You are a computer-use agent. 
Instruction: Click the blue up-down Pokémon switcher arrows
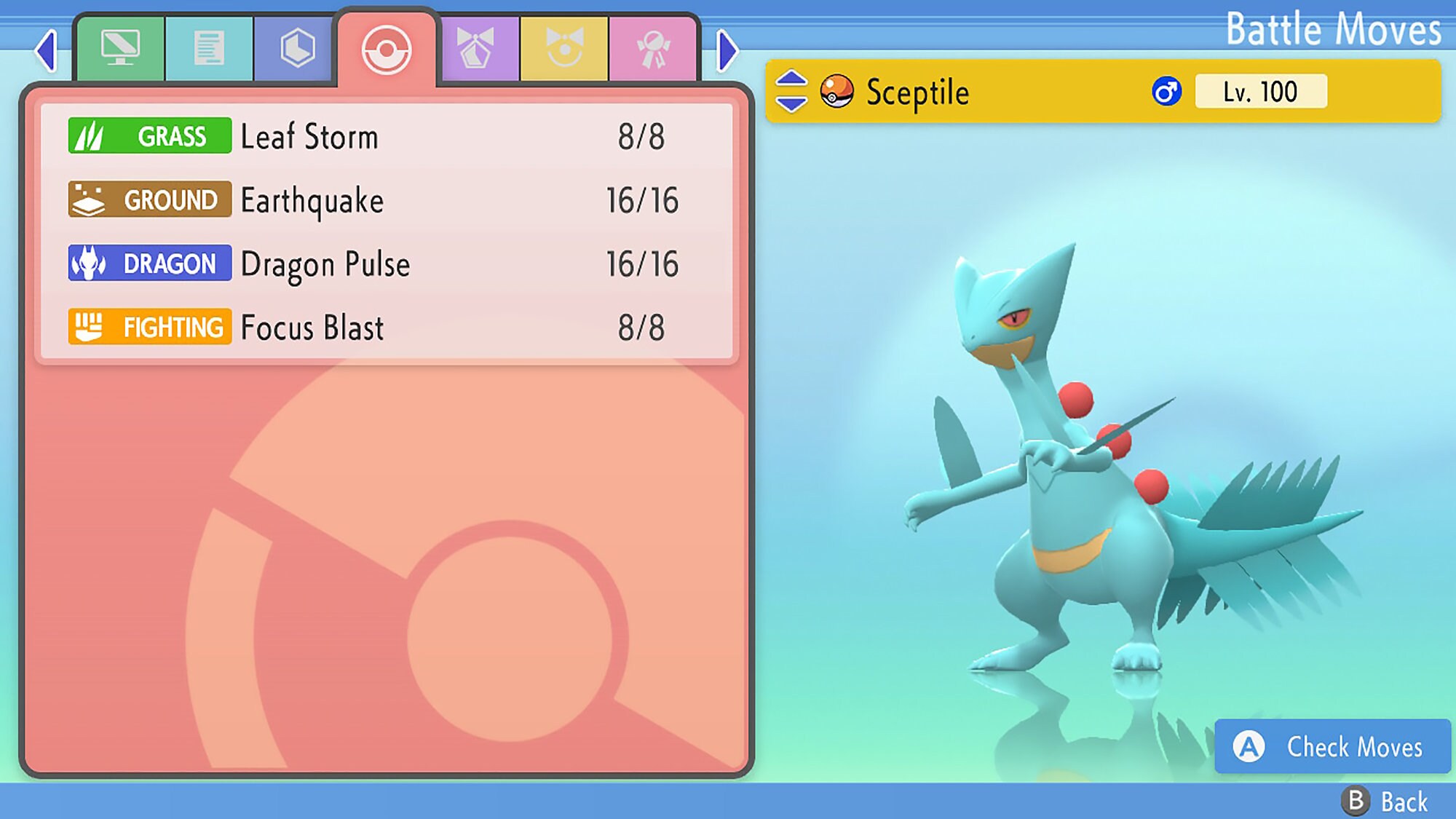click(791, 91)
